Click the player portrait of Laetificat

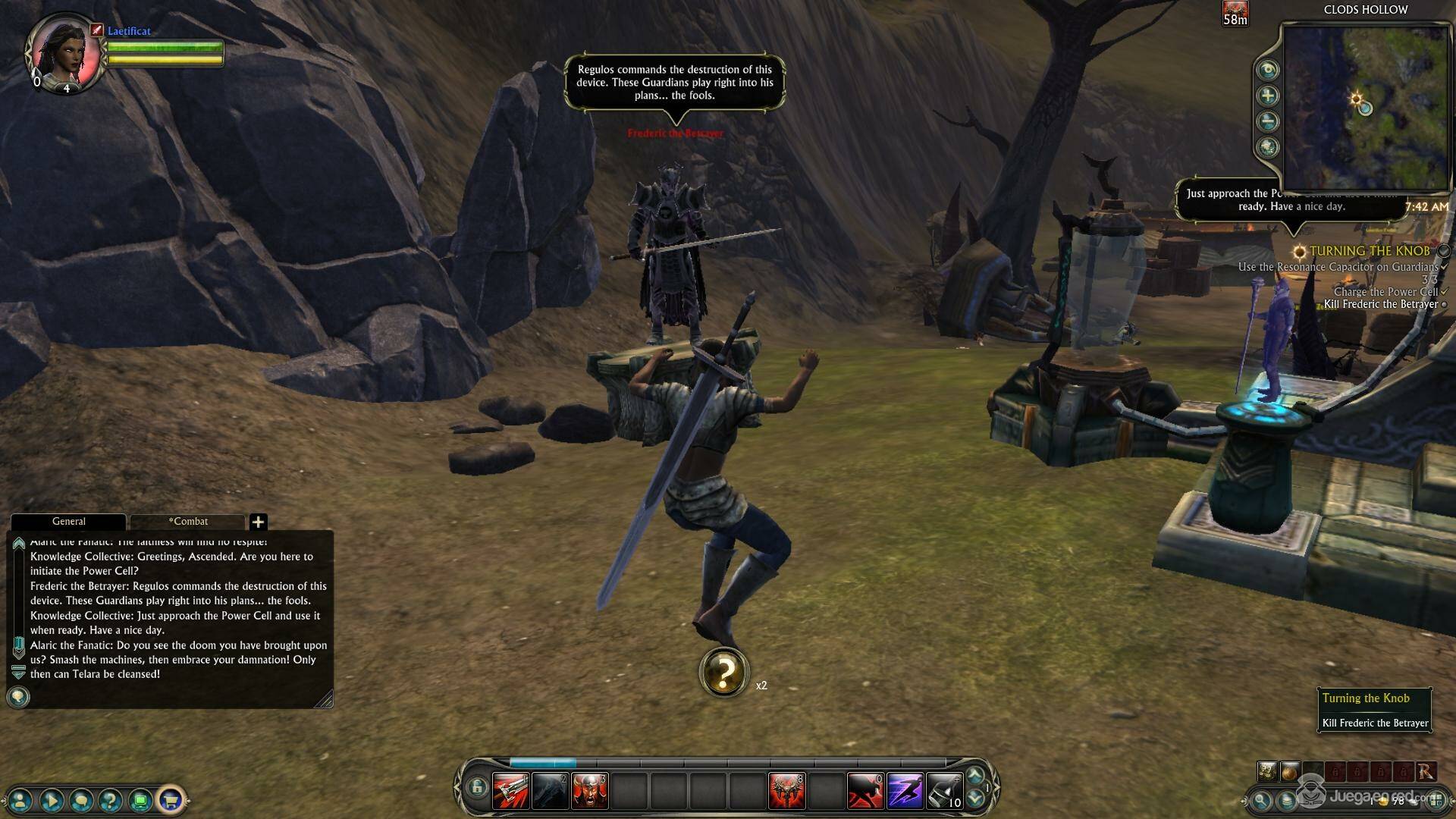tap(64, 52)
